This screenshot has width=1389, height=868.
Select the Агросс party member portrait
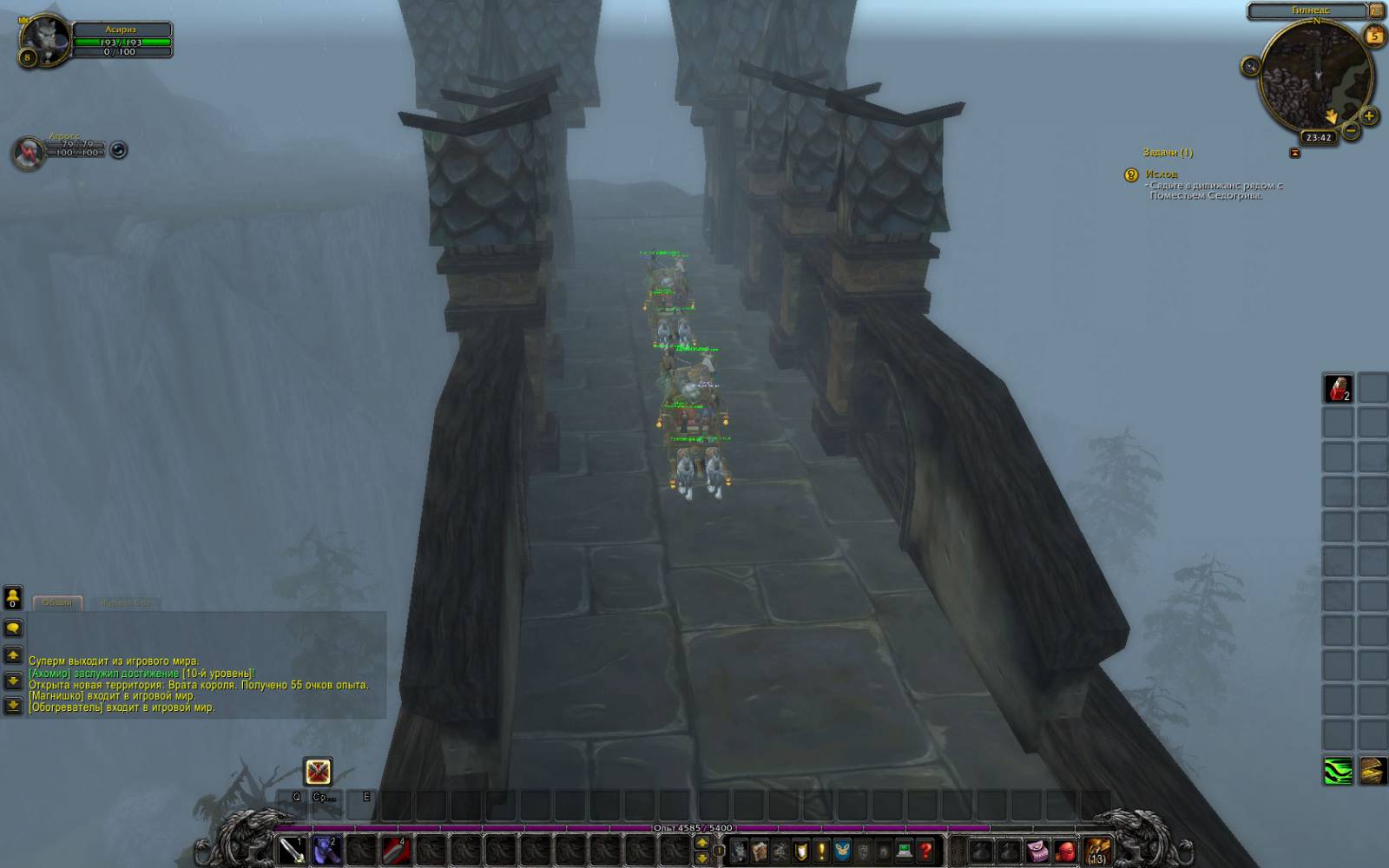pos(29,152)
